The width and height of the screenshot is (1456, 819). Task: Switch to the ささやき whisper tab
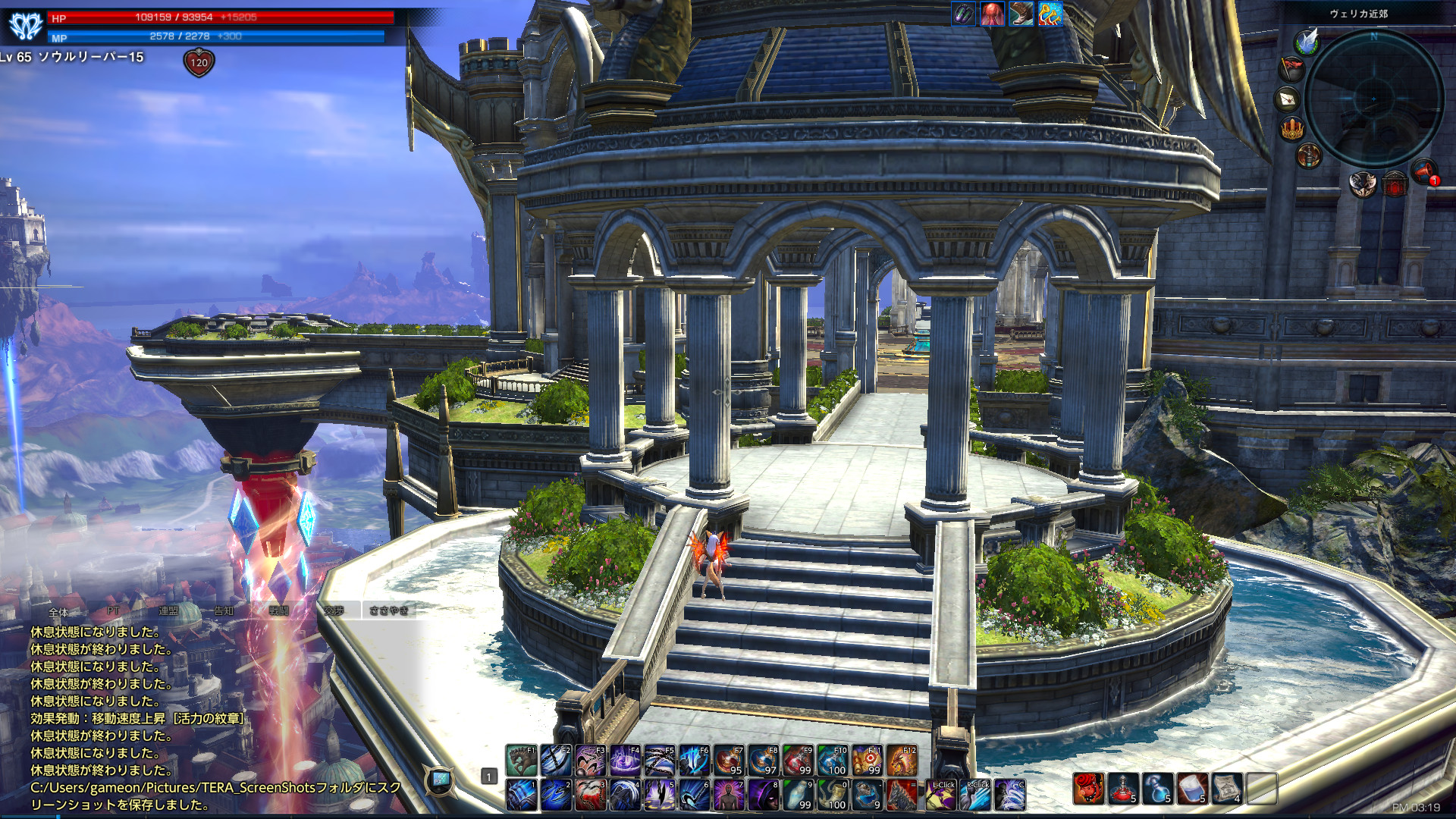pyautogui.click(x=389, y=610)
